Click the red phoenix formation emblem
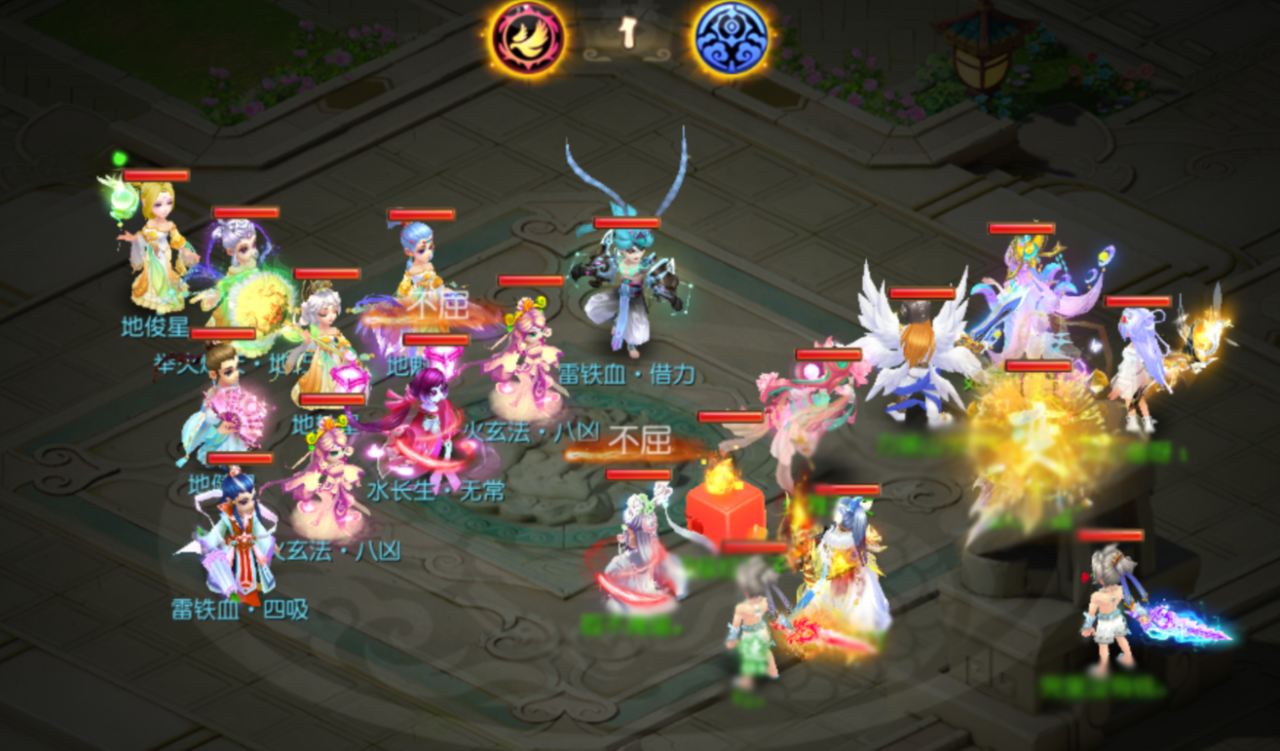The image size is (1280, 751). (x=527, y=38)
